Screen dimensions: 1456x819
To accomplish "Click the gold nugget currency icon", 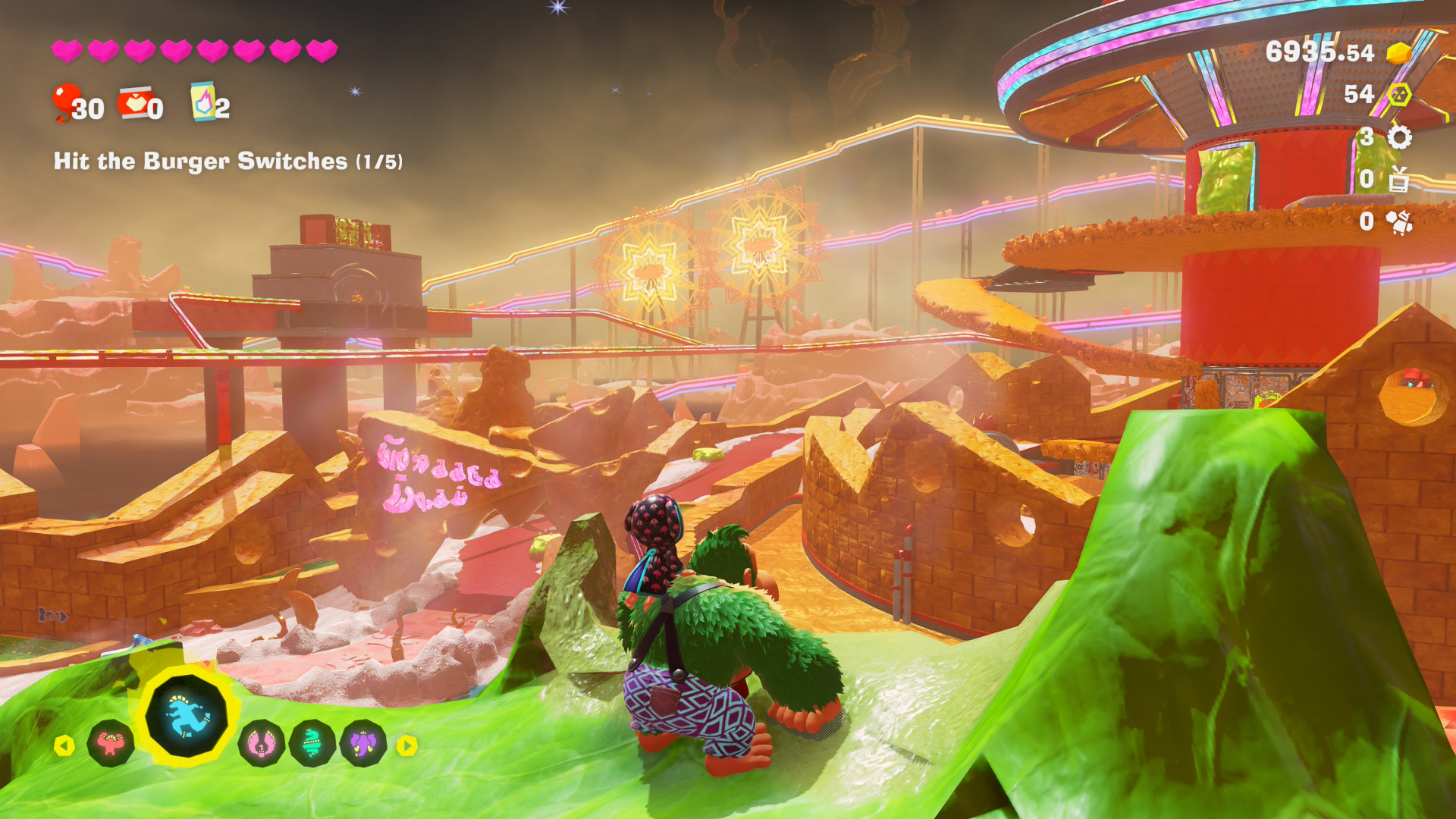I will point(1398,53).
